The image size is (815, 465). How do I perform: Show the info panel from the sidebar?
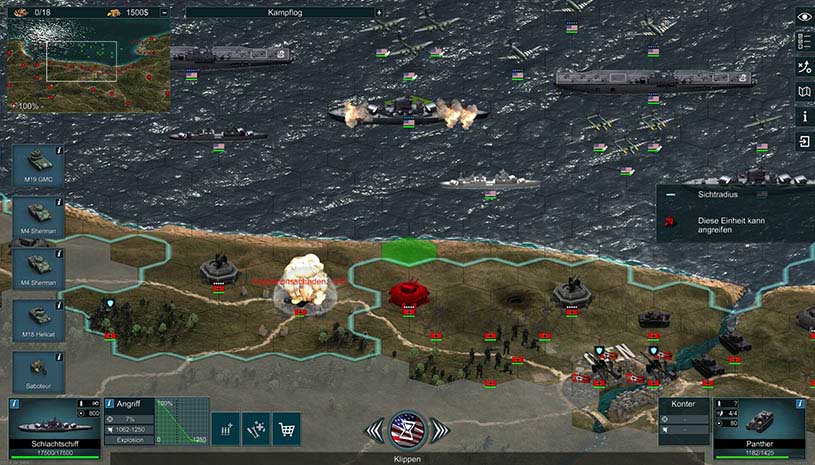click(803, 117)
